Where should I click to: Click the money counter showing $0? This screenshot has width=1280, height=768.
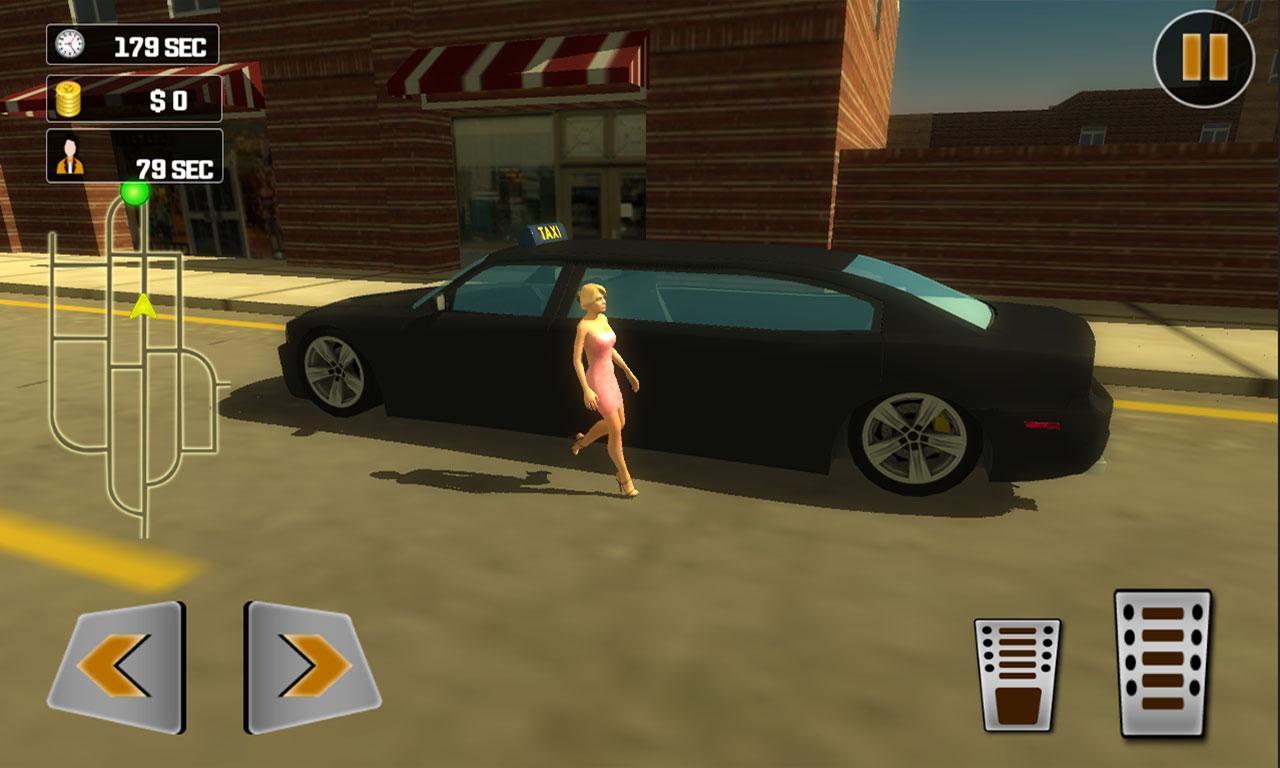point(133,97)
